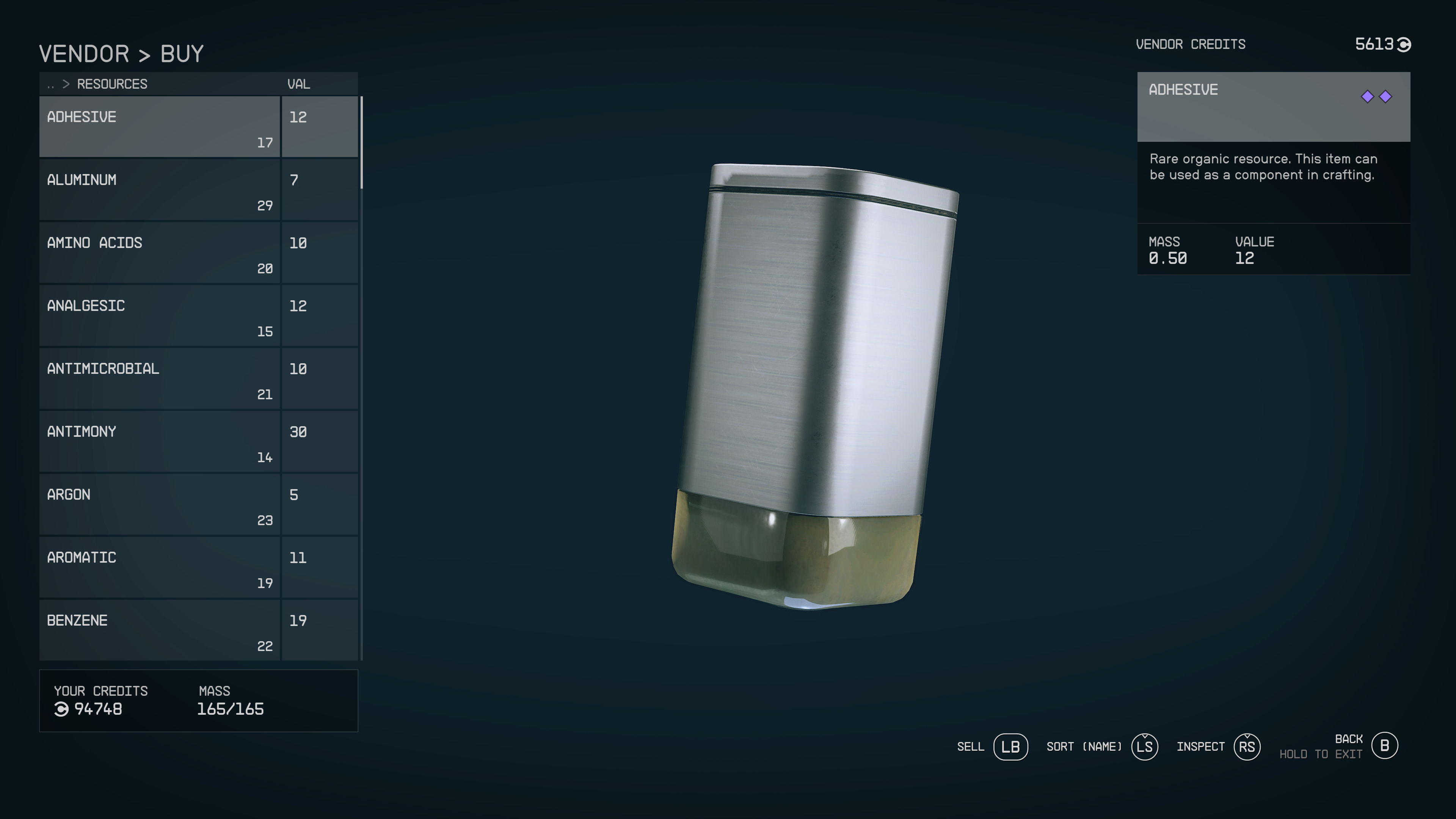Choose the Antimony resource row
Screen dimensions: 1456x819
[159, 441]
